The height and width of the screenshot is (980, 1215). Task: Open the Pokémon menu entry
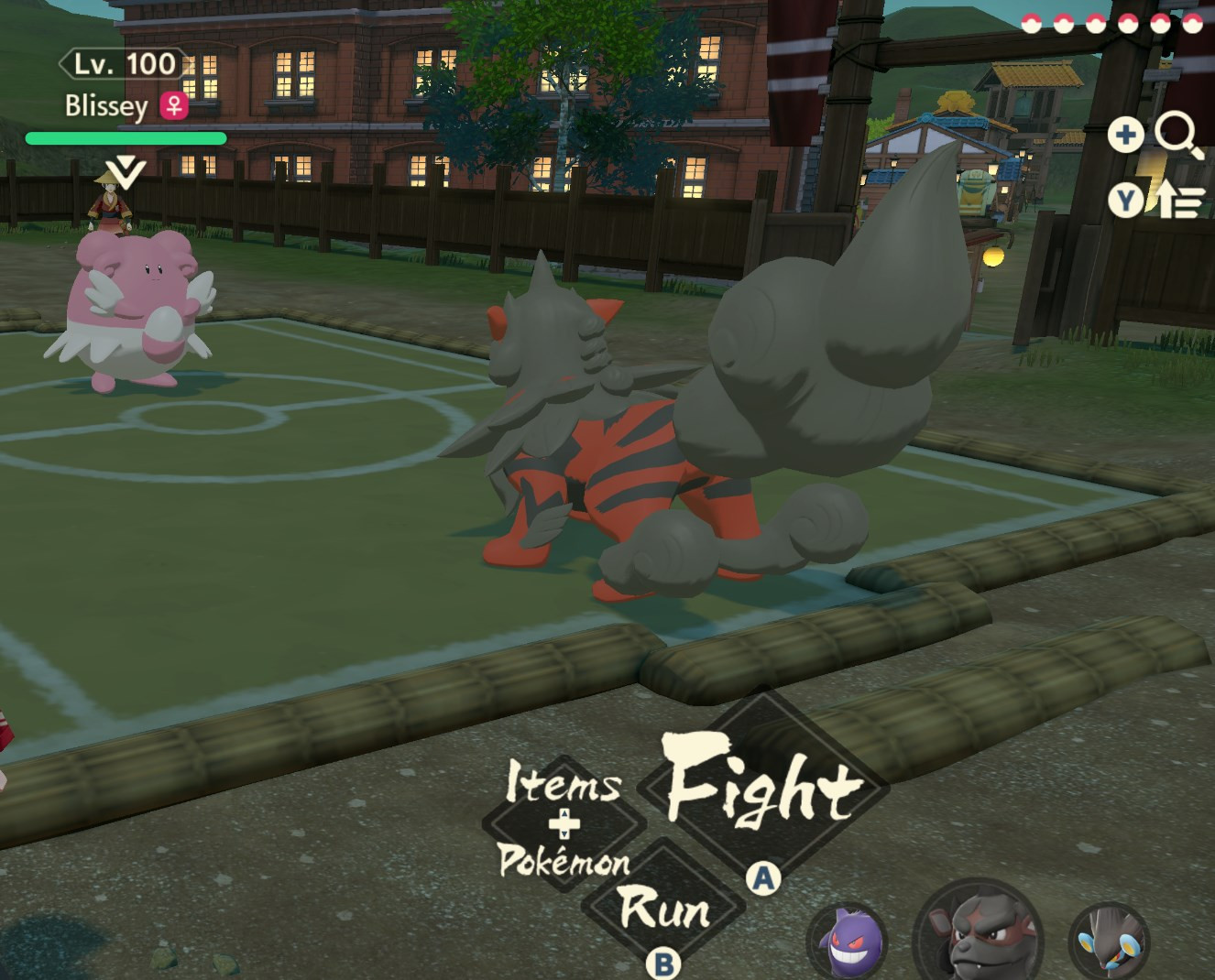click(x=564, y=861)
